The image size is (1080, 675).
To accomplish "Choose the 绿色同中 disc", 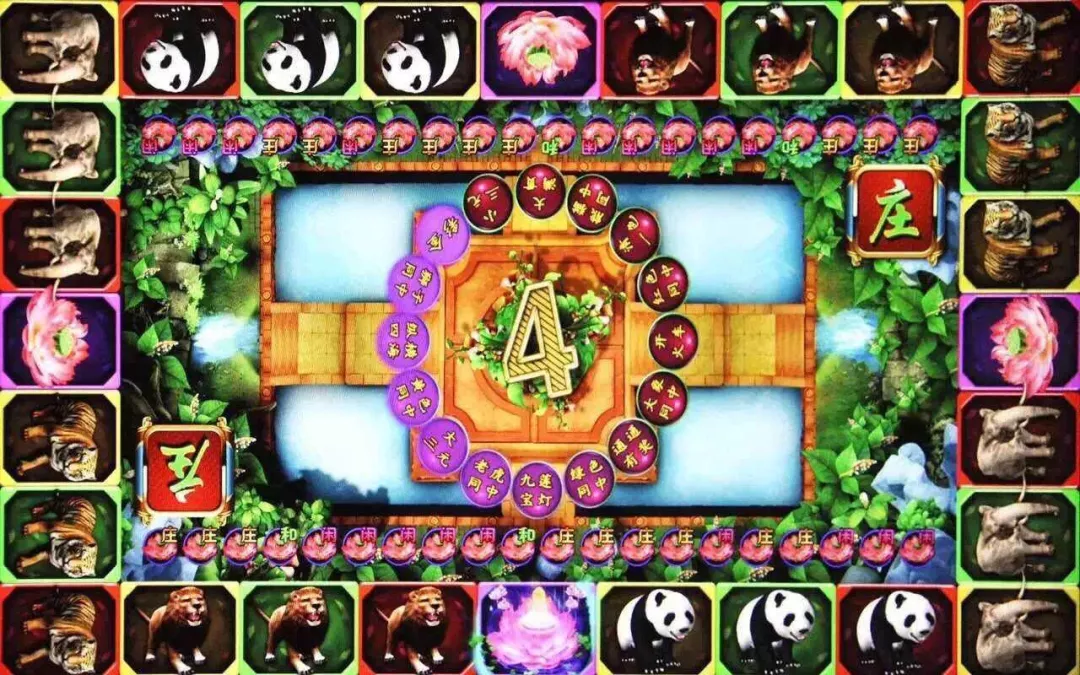I will [590, 478].
